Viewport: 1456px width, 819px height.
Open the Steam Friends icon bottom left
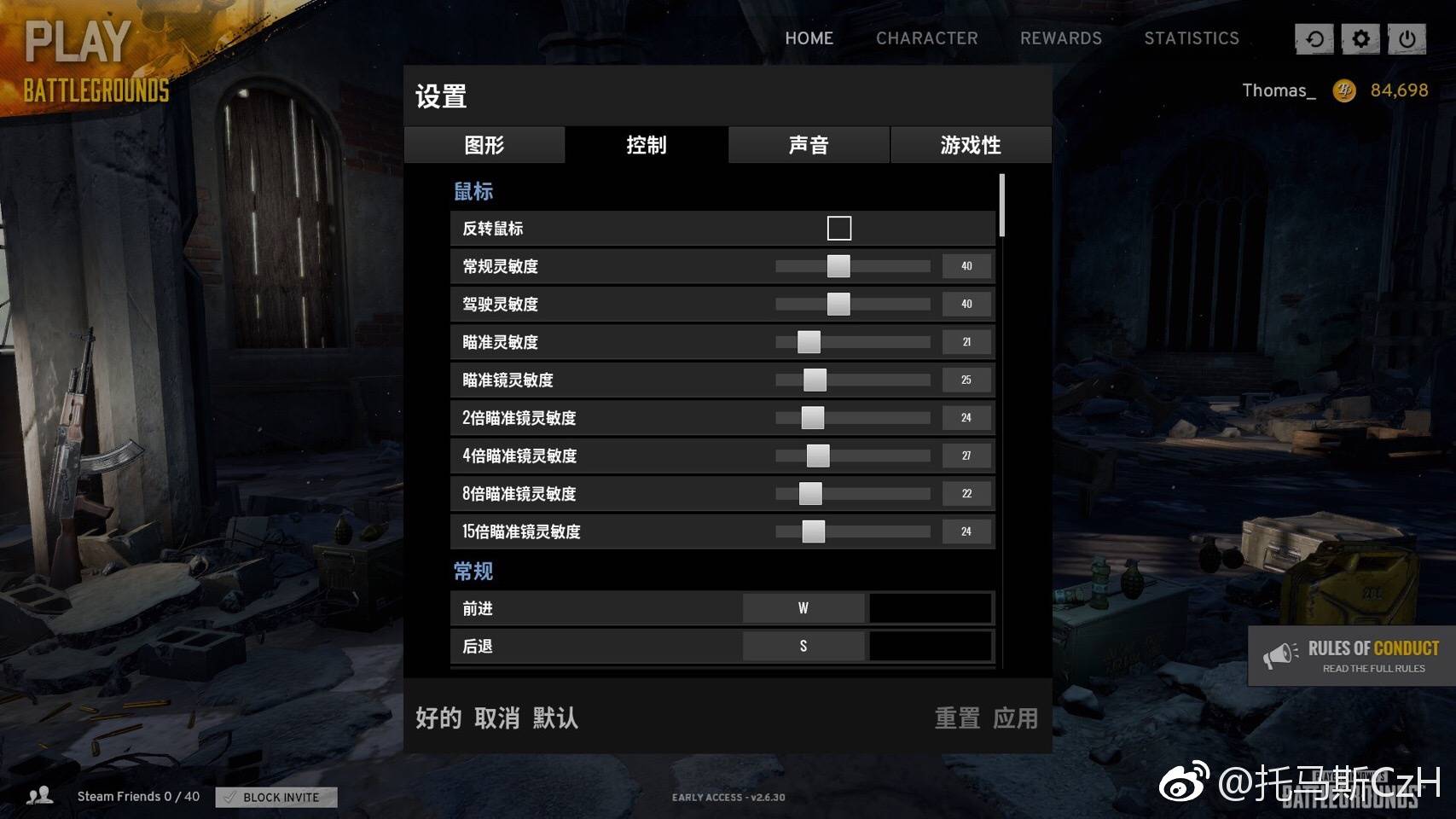40,796
